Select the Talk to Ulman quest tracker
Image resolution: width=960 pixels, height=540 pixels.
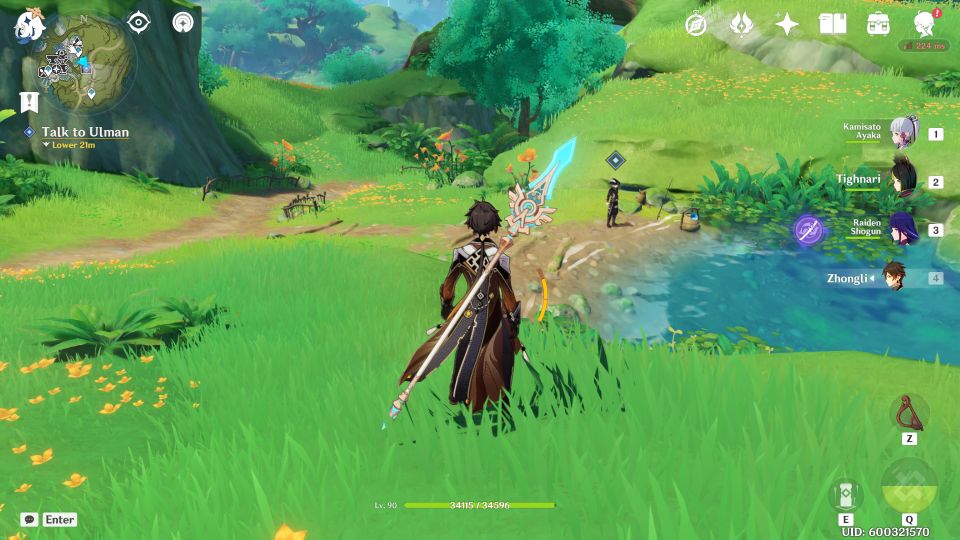pyautogui.click(x=85, y=132)
